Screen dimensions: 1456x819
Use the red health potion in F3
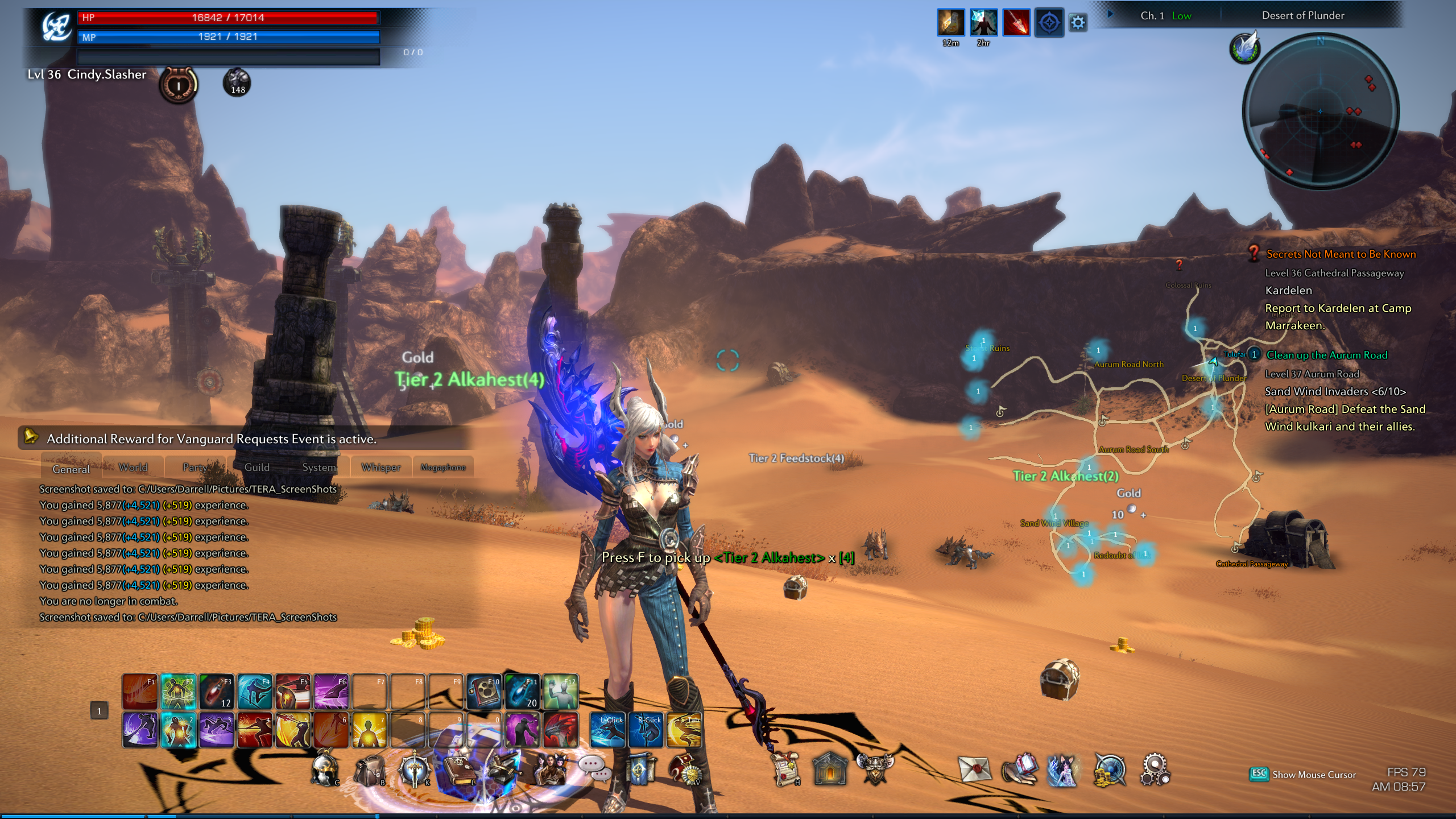tap(217, 692)
